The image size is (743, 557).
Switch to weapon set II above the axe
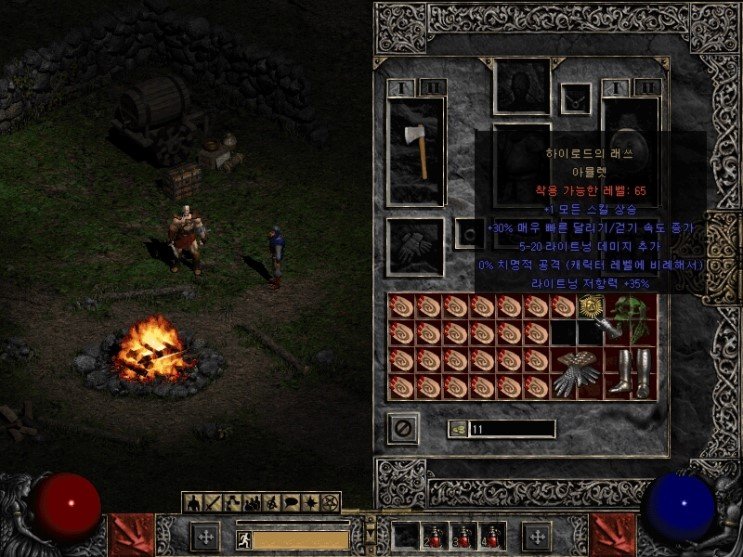432,87
